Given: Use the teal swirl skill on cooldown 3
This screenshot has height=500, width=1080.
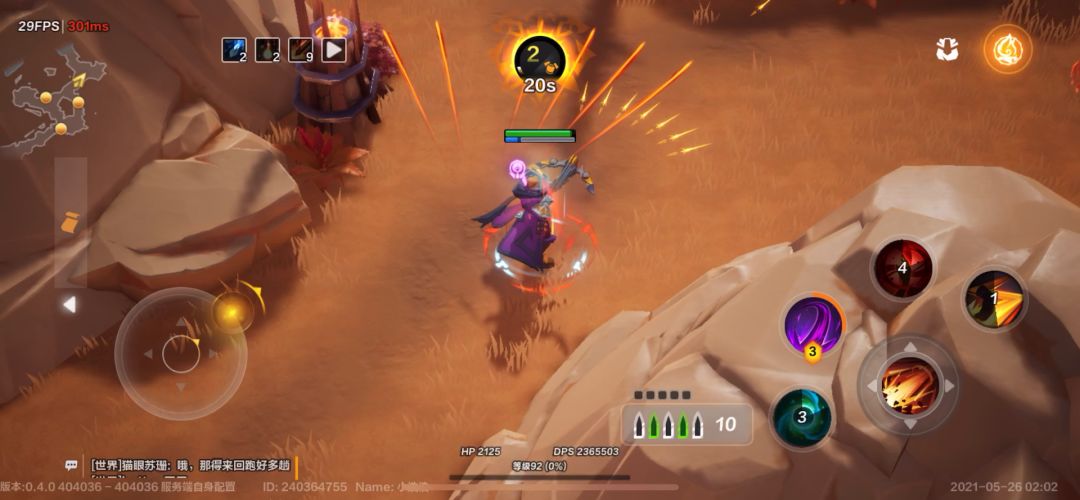Looking at the screenshot, I should click(802, 417).
